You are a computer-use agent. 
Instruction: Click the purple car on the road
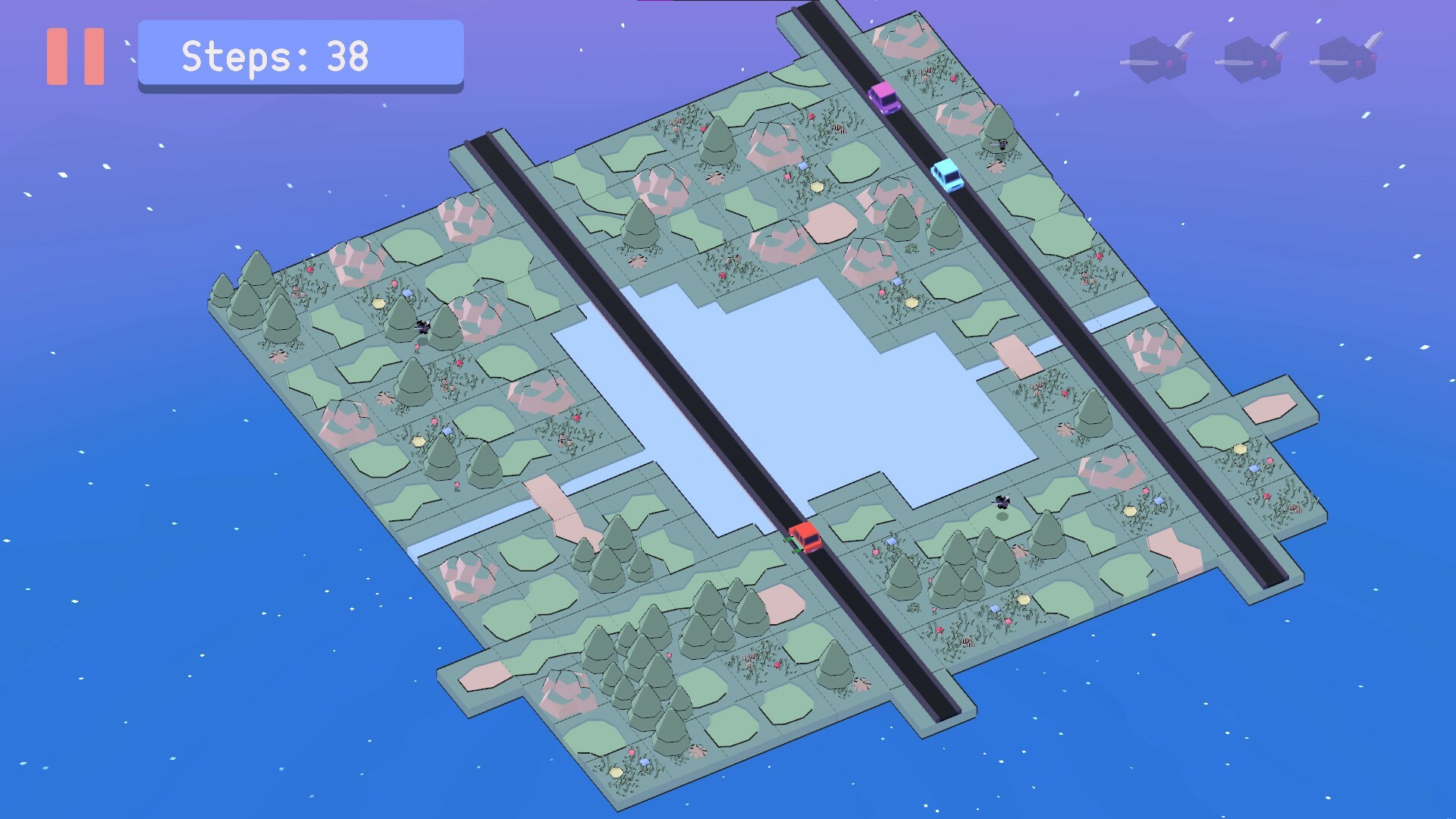coord(884,97)
